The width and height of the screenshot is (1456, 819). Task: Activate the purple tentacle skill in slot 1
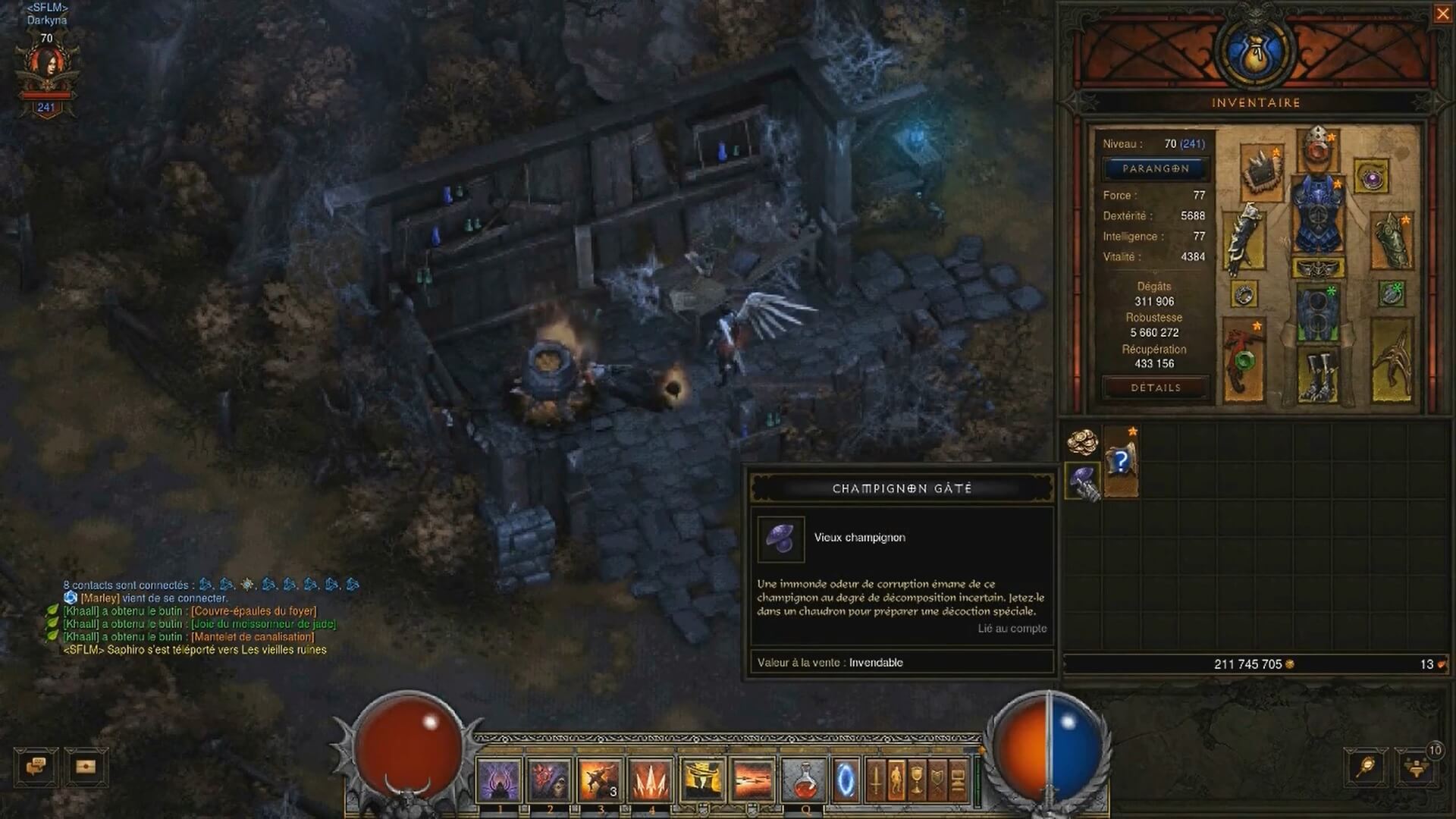500,780
